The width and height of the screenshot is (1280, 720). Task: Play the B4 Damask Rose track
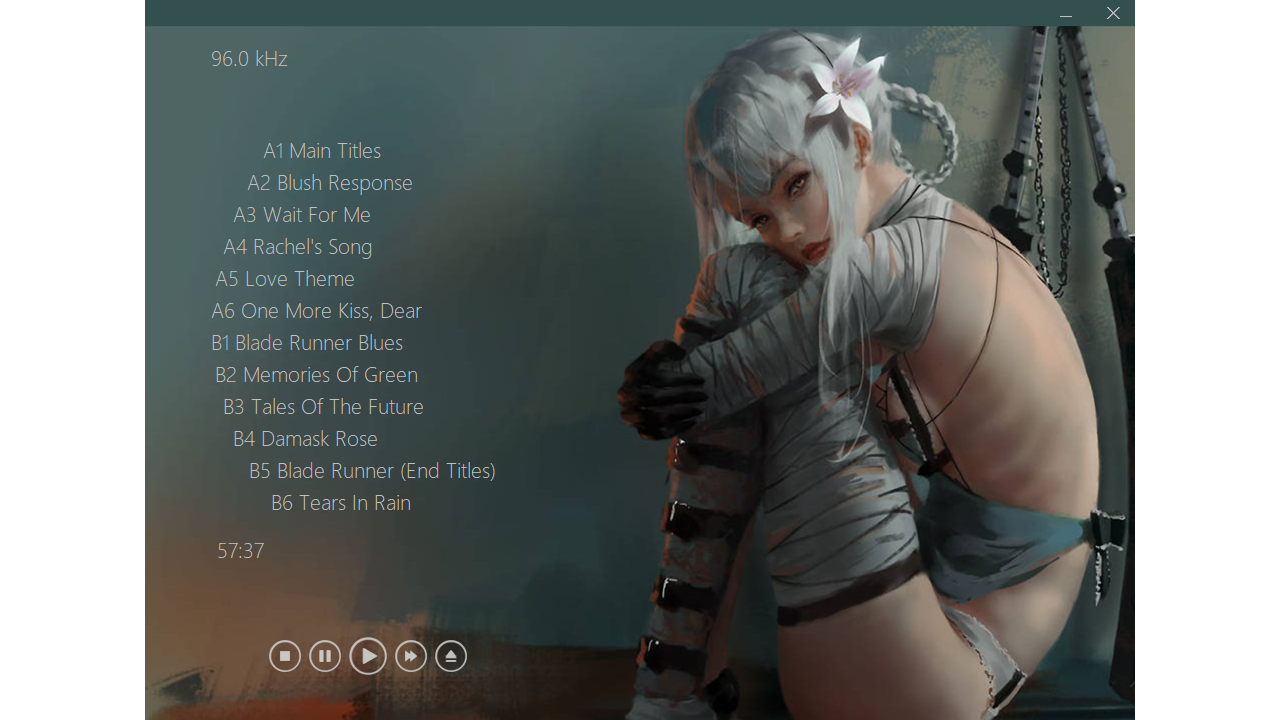[305, 439]
